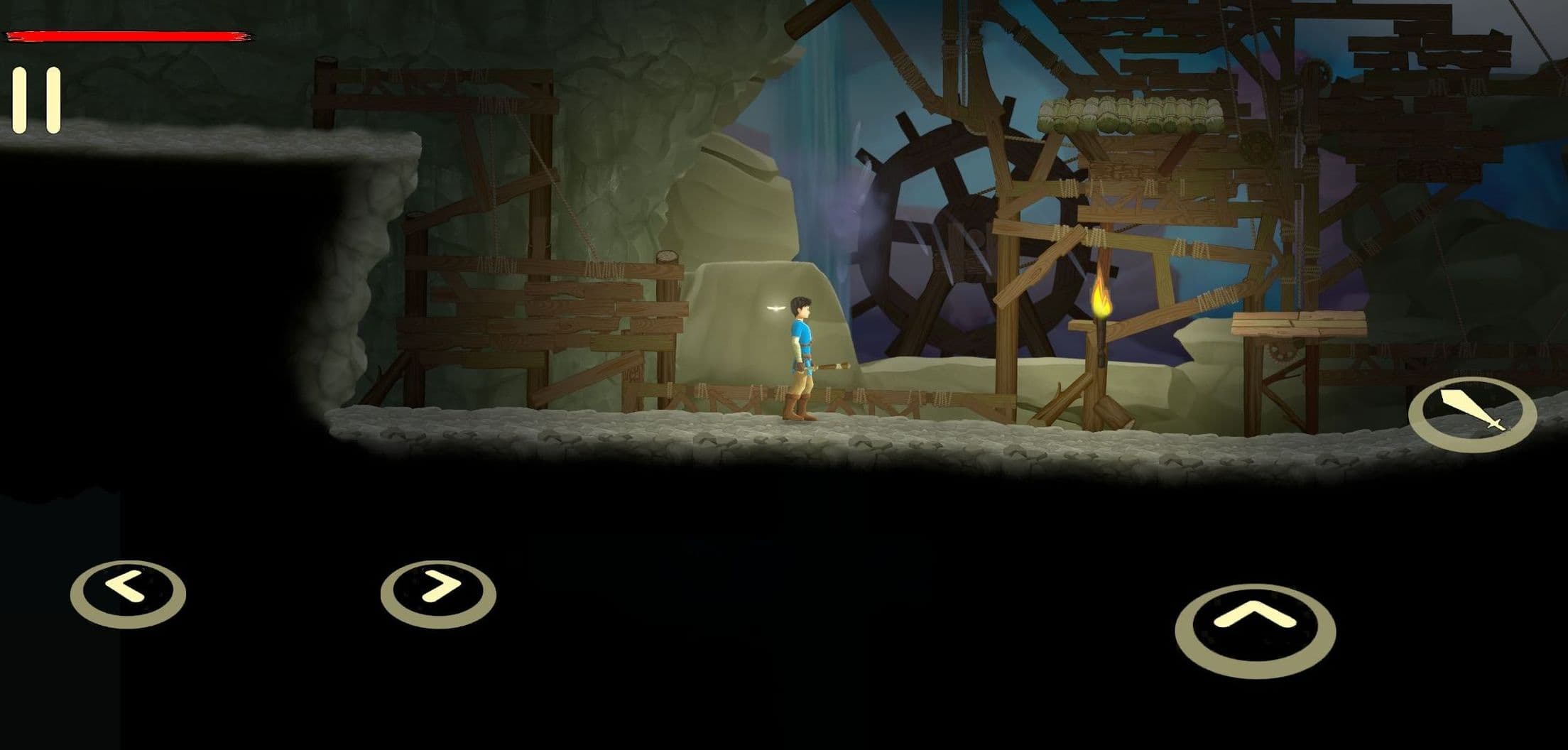Screen dimensions: 1568x750
Task: Pause the game
Action: [x=36, y=101]
